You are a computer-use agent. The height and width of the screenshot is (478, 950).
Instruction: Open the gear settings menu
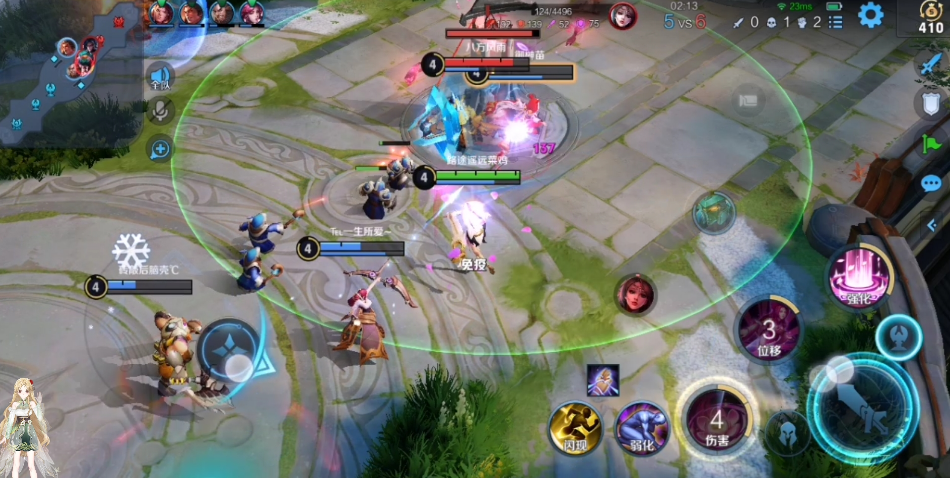tap(871, 15)
